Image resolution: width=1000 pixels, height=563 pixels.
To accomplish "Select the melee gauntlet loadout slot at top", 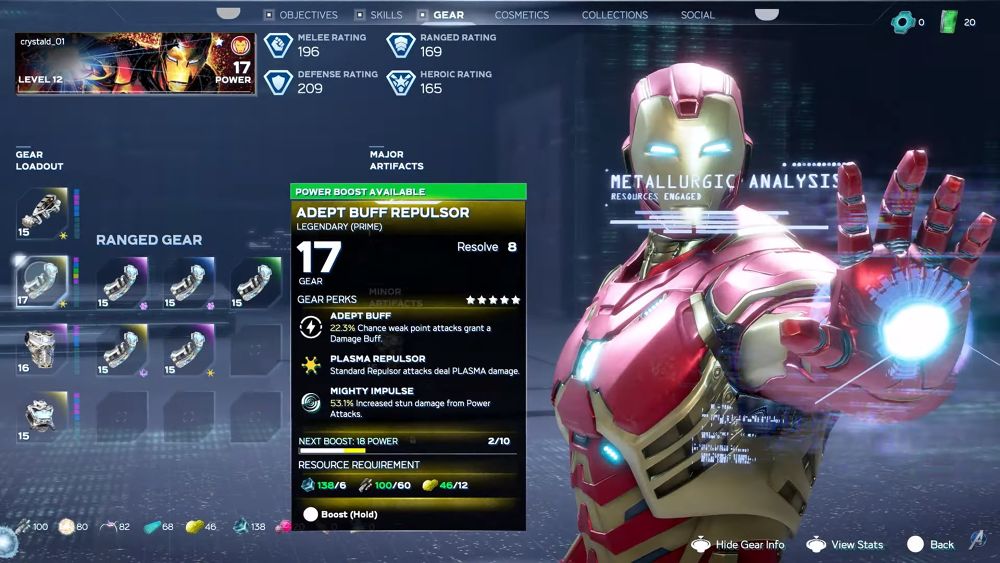I will click(x=42, y=213).
